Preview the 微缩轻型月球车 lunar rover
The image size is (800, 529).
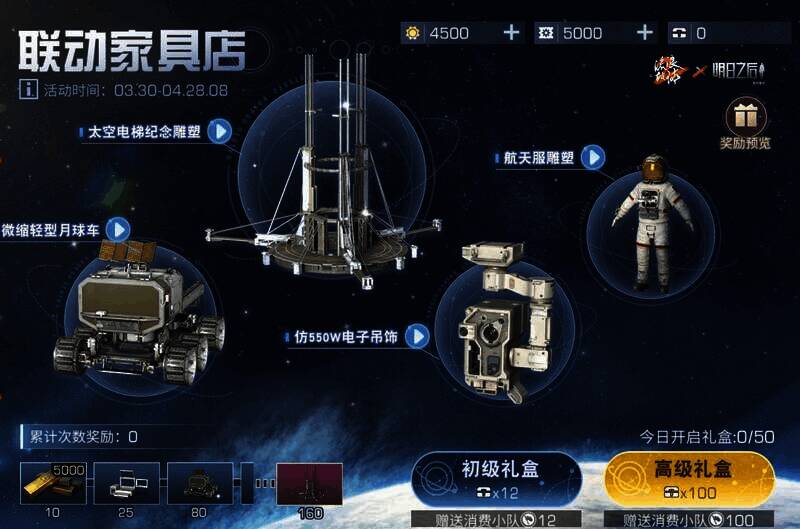119,229
